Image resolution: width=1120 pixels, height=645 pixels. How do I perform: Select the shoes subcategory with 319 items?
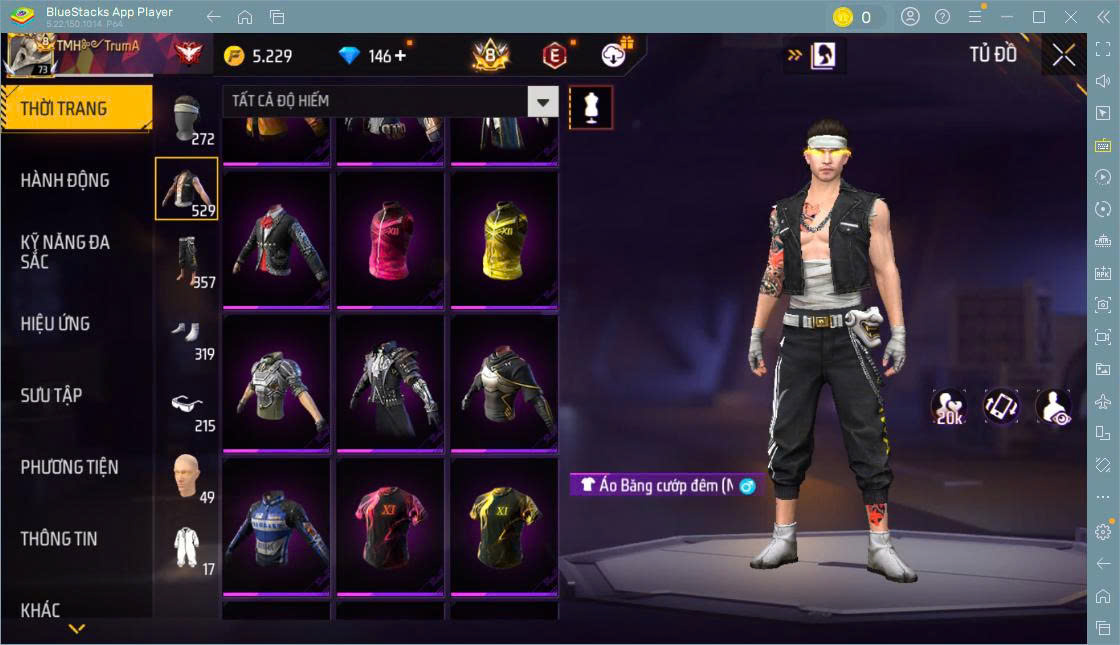tap(186, 334)
